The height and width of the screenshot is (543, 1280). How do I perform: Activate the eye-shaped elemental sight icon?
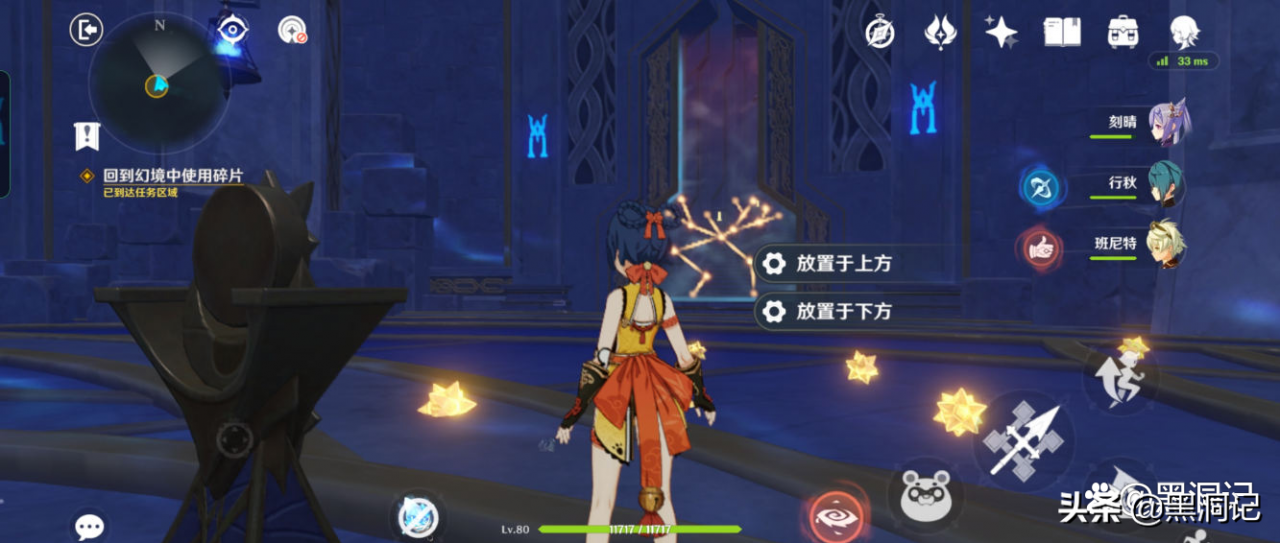click(x=233, y=30)
